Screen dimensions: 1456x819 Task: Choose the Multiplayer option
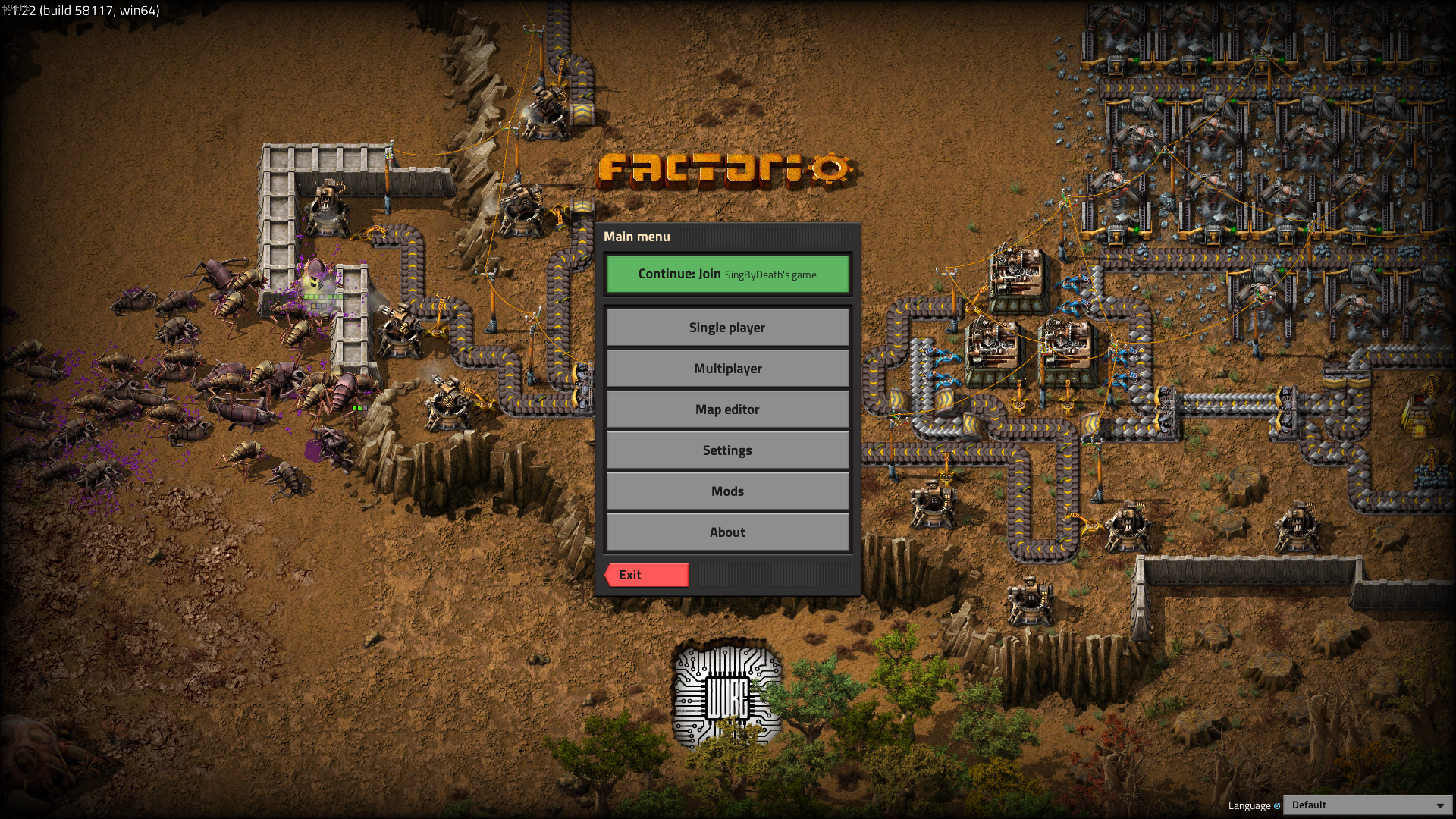[x=727, y=369]
